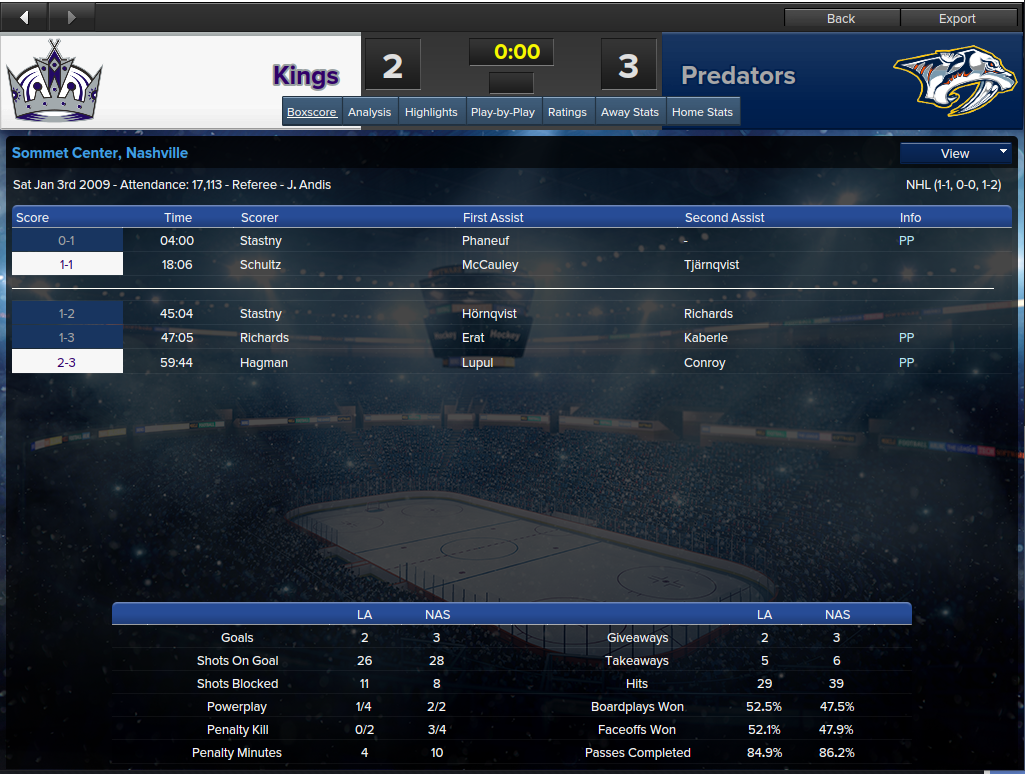Switch to Home Stats tab
Image resolution: width=1025 pixels, height=774 pixels.
(x=702, y=112)
